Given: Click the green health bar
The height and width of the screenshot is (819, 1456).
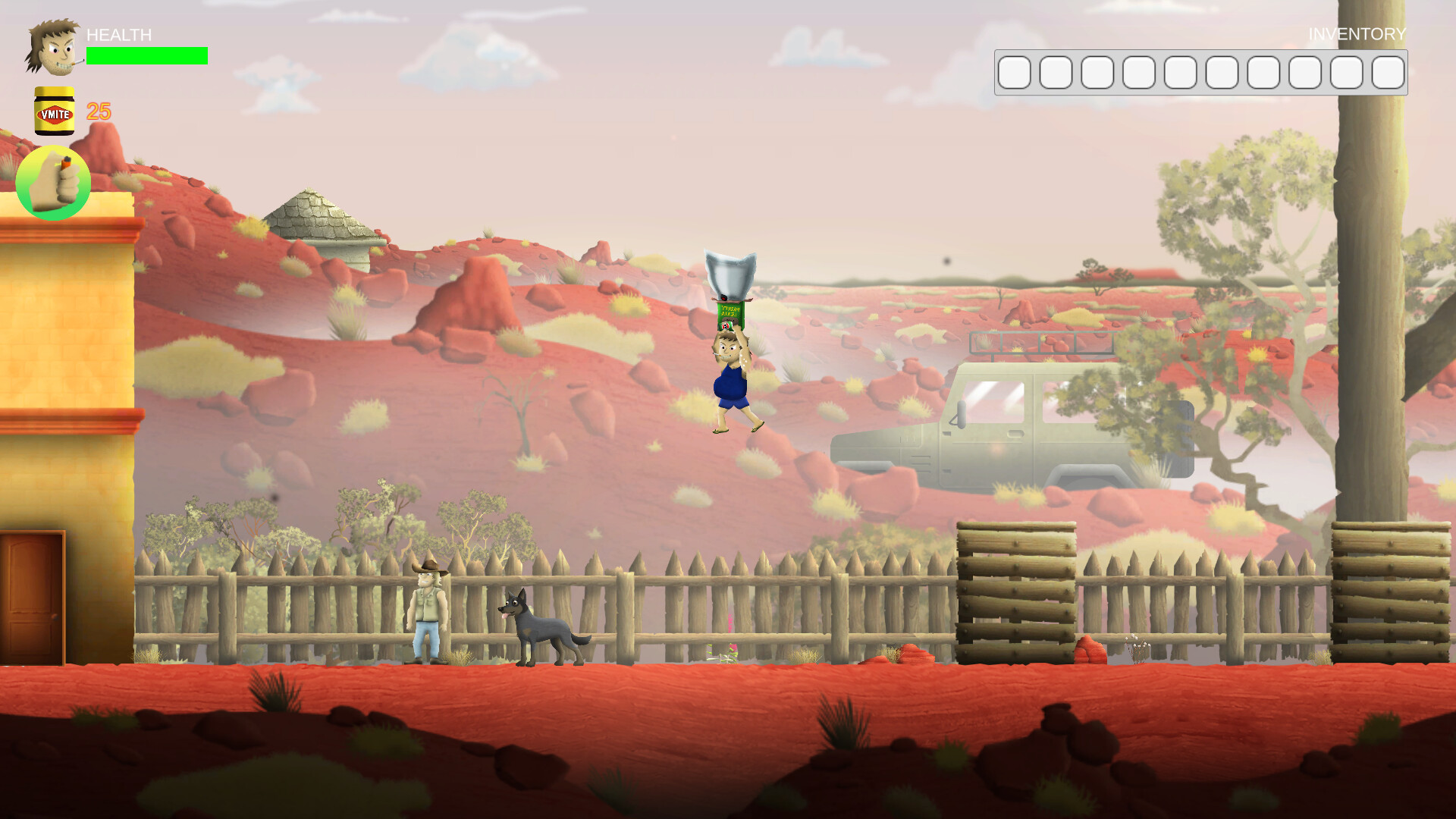Looking at the screenshot, I should coord(146,55).
